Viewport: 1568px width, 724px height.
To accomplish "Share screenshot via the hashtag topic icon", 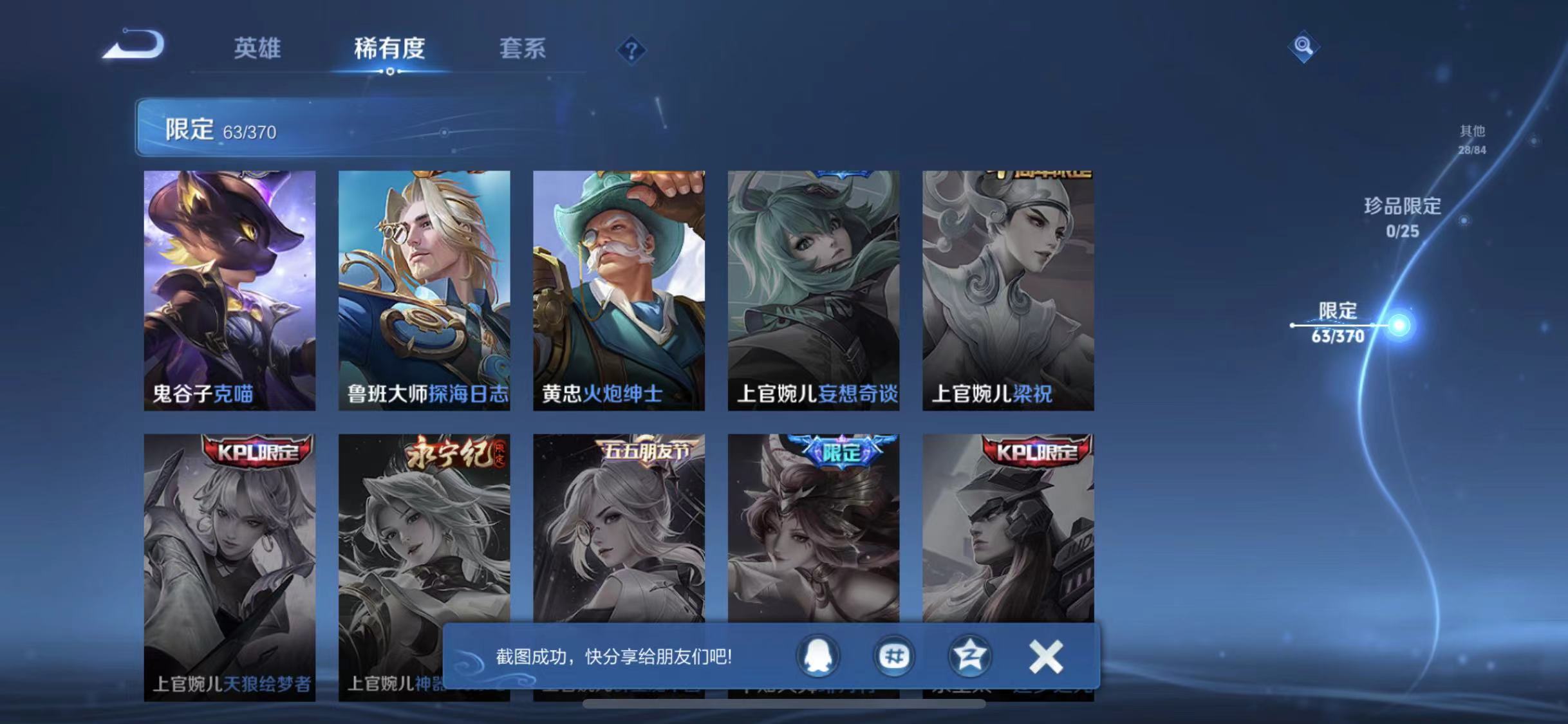I will pyautogui.click(x=893, y=656).
